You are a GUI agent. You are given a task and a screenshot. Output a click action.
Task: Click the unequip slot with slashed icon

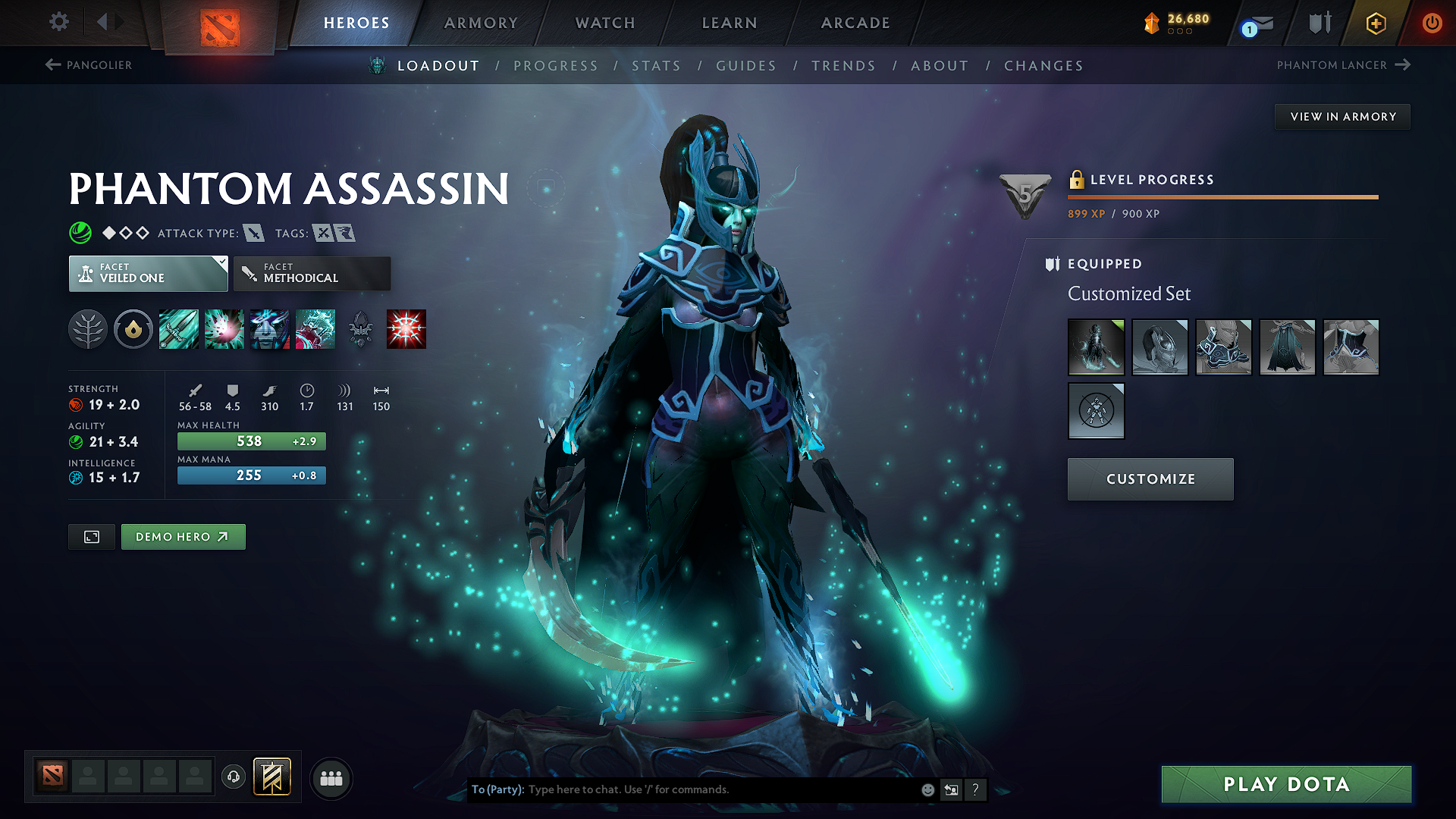pos(1097,411)
